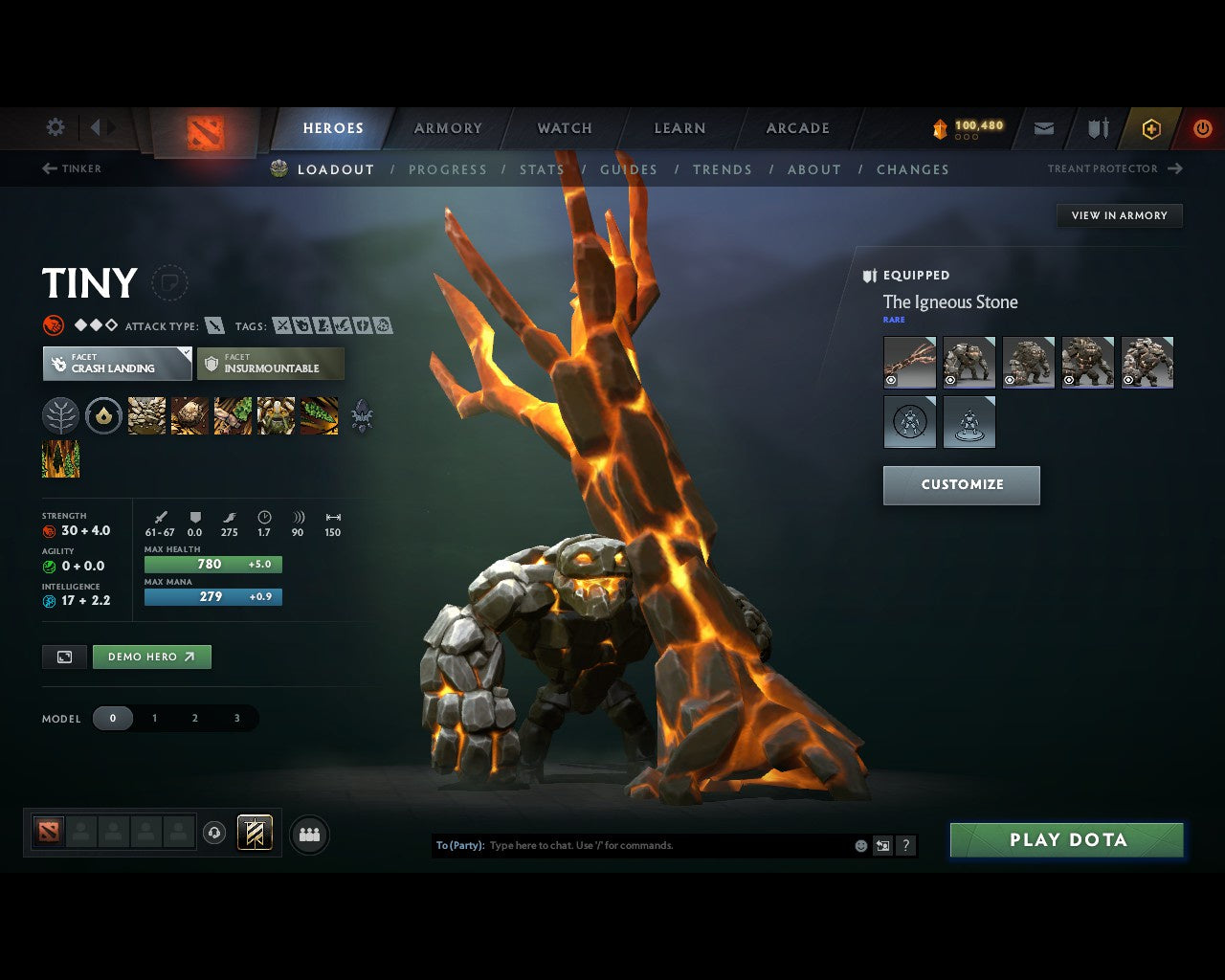This screenshot has height=980, width=1225.
Task: Open the settings gear icon
Action: 55,127
